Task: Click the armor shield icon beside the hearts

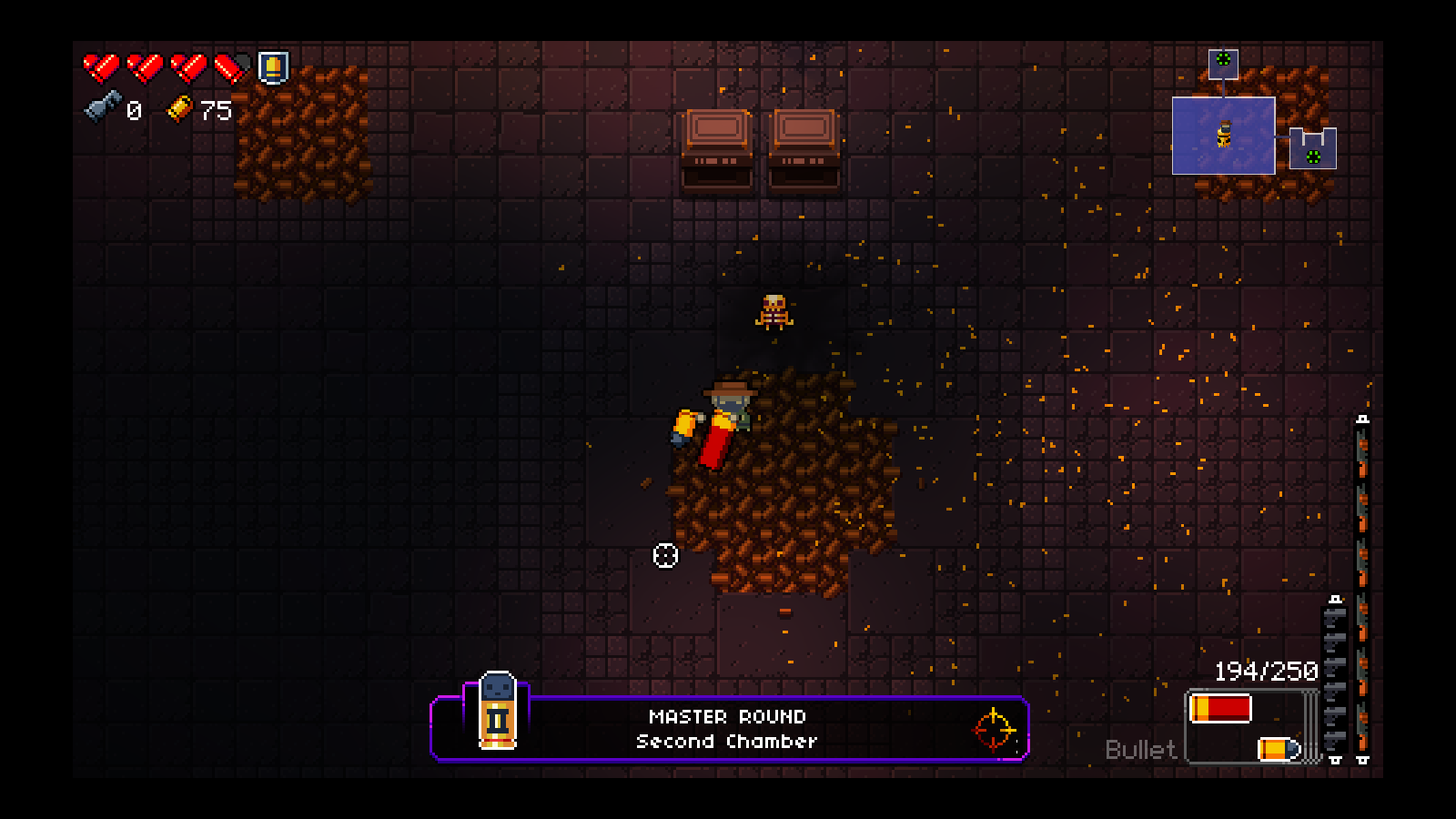Action: [273, 67]
